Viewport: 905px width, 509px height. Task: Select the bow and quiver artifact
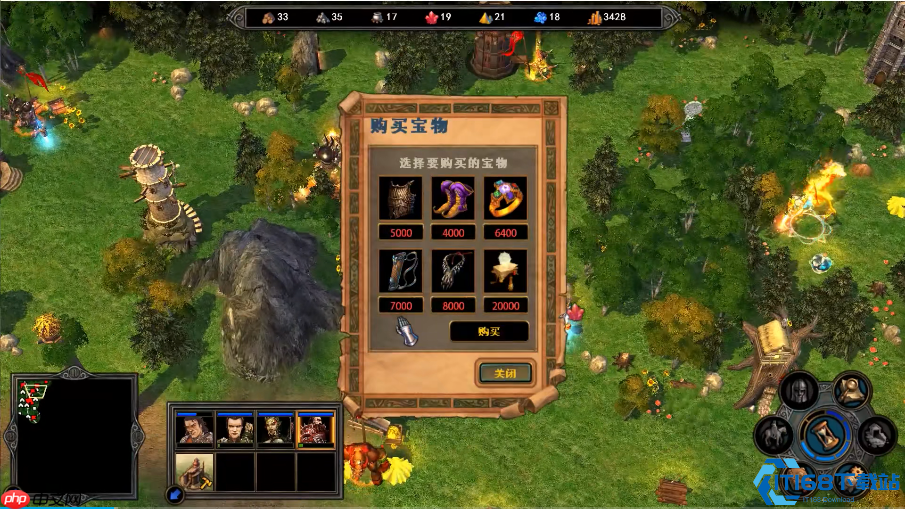401,271
